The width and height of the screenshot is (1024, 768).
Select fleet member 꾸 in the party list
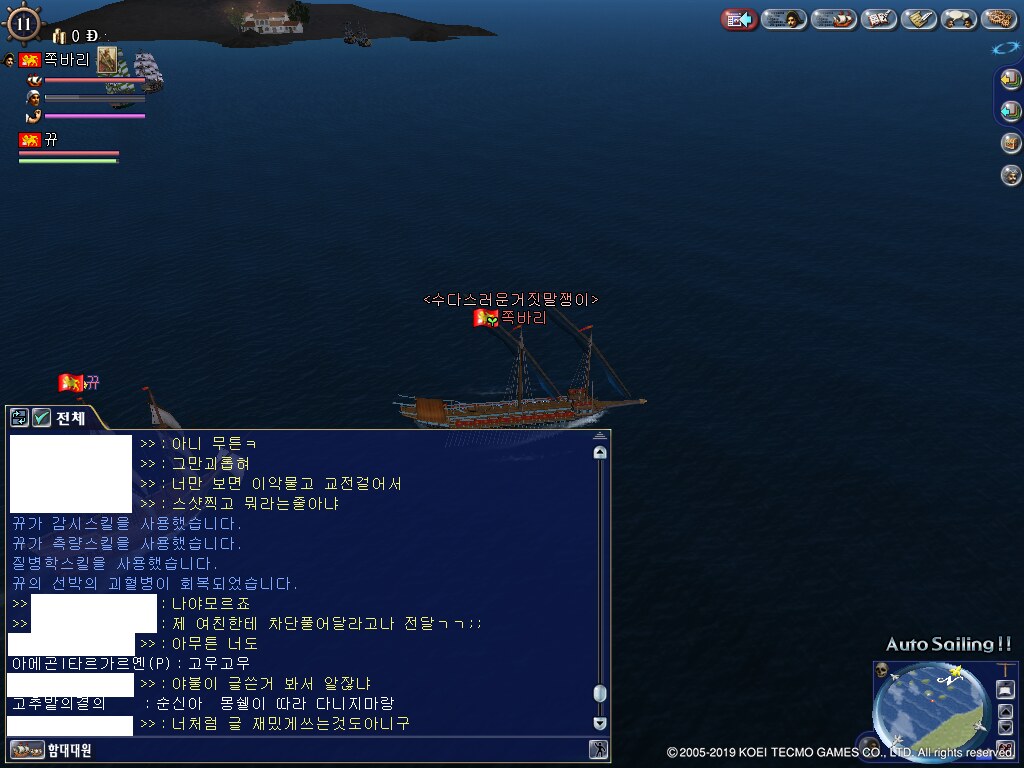pos(50,140)
